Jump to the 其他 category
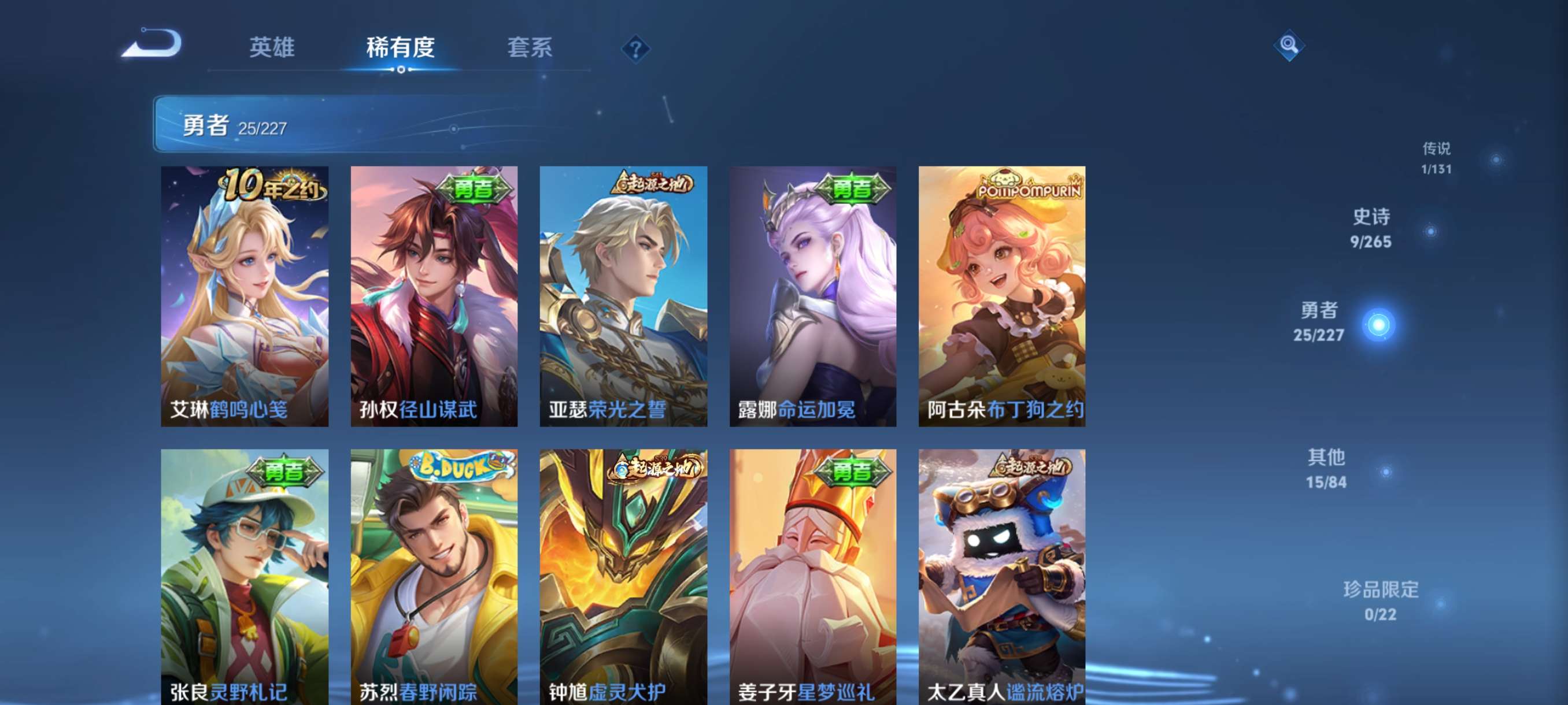 pyautogui.click(x=1327, y=469)
